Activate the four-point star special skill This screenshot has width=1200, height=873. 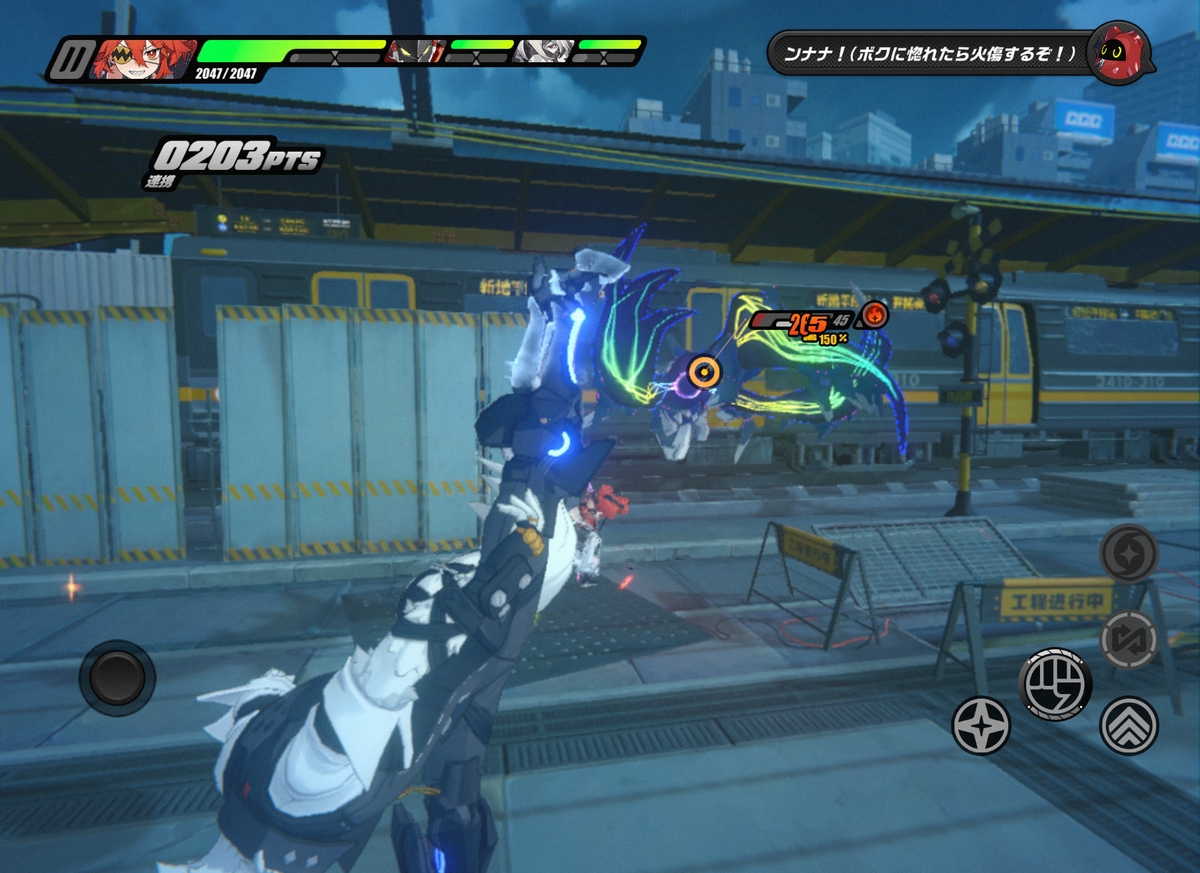click(x=980, y=725)
